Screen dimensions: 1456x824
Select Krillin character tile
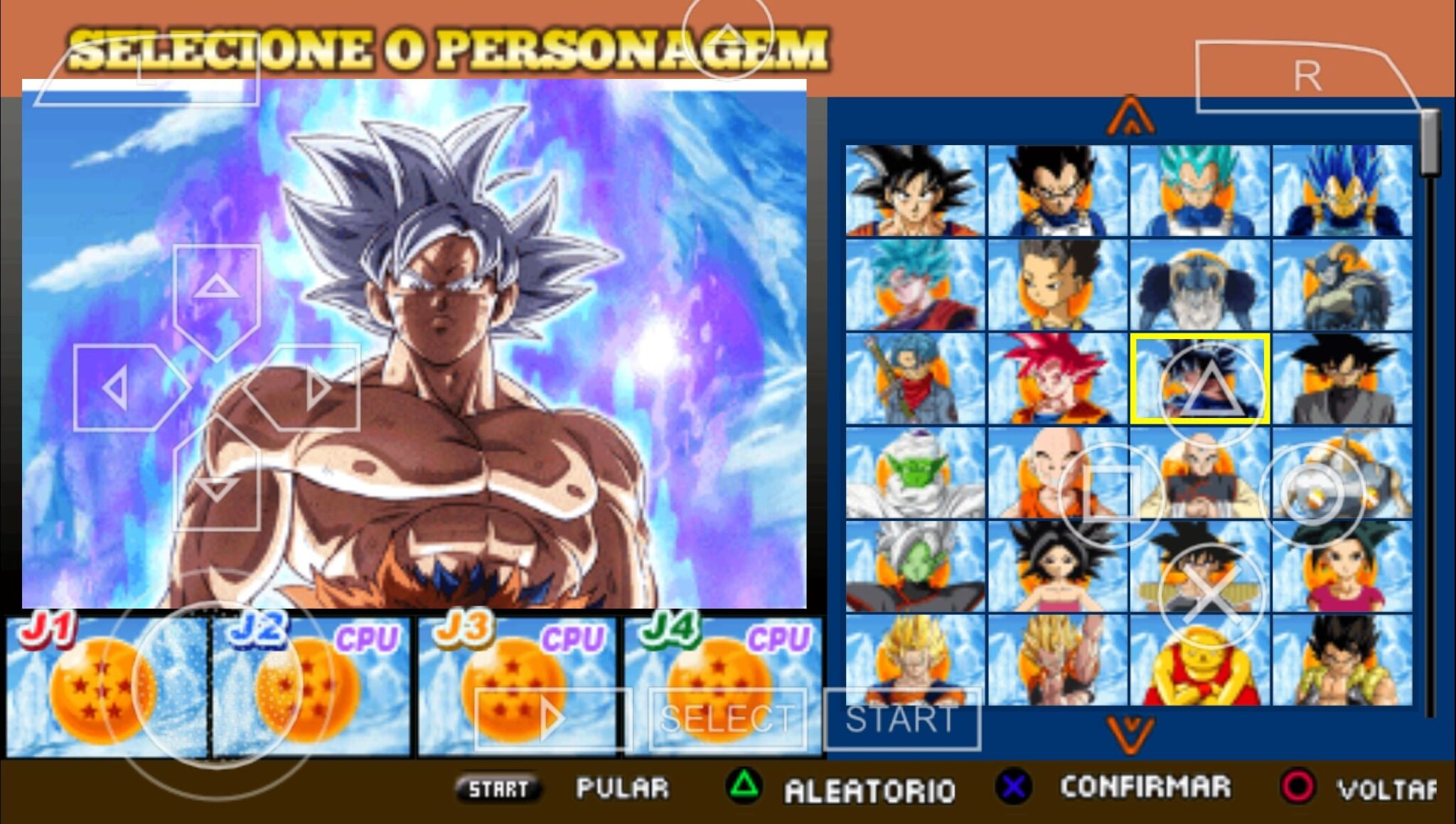tap(1038, 473)
